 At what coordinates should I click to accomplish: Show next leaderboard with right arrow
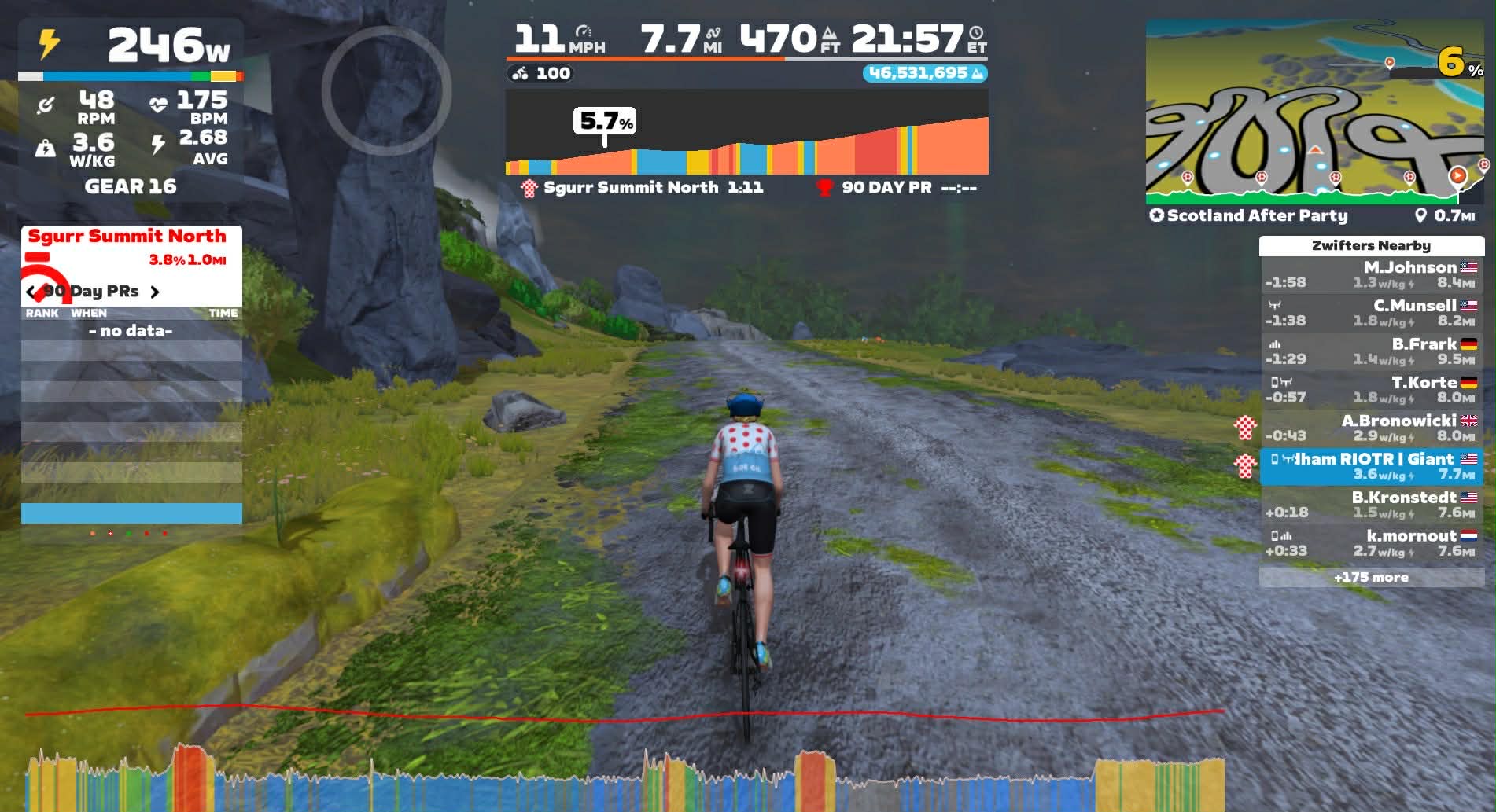[x=155, y=292]
